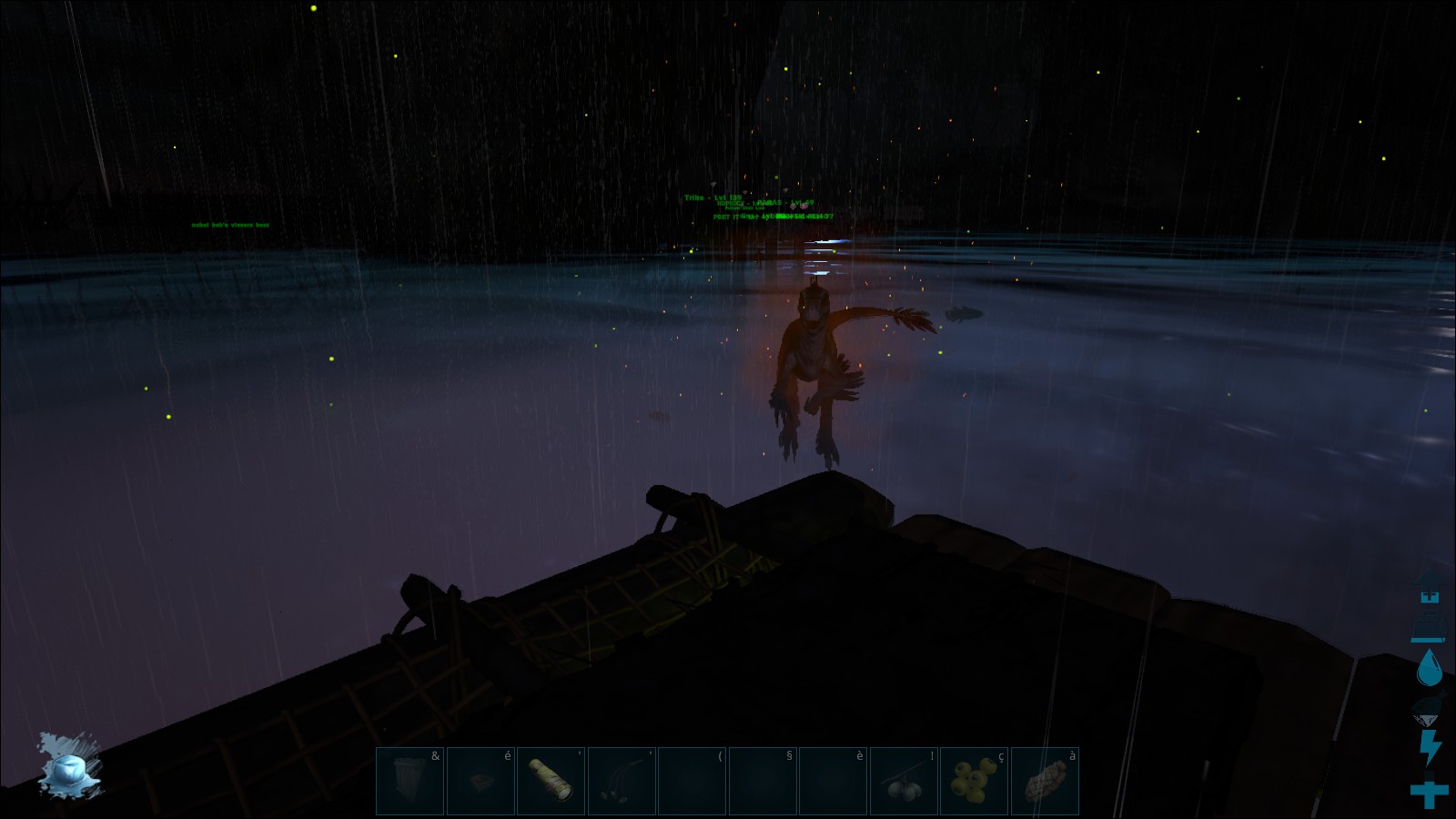The height and width of the screenshot is (819, 1456).
Task: Select the waterskin in the third hotbar slot
Action: (x=550, y=781)
